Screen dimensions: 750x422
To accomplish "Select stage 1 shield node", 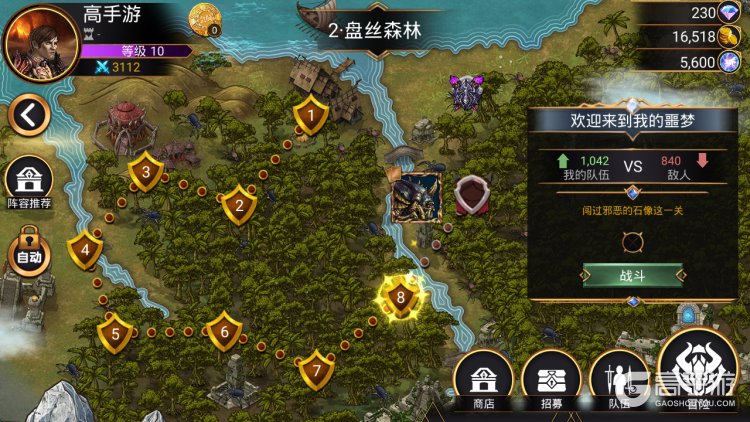I will pyautogui.click(x=311, y=116).
